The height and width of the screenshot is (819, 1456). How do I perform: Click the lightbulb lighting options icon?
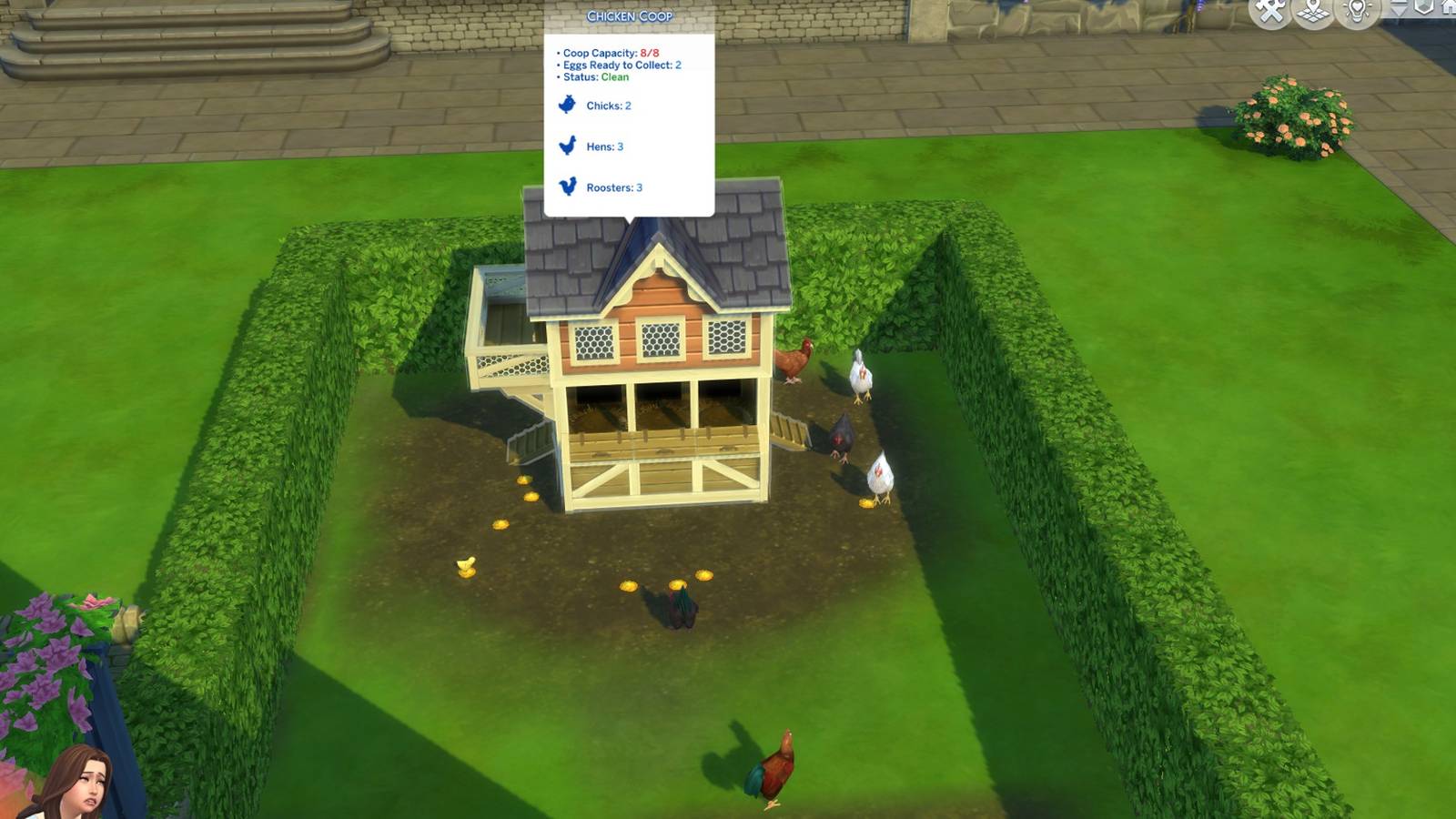(x=1358, y=12)
